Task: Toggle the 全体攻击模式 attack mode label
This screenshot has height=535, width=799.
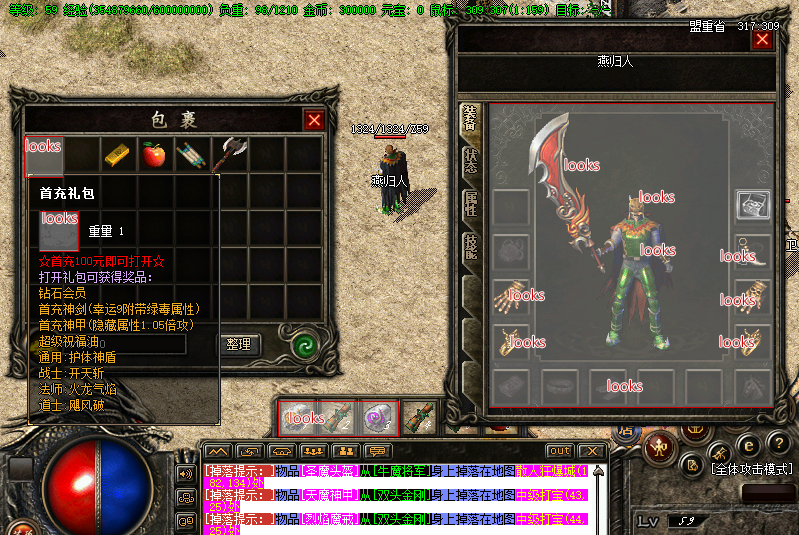Action: [x=750, y=468]
